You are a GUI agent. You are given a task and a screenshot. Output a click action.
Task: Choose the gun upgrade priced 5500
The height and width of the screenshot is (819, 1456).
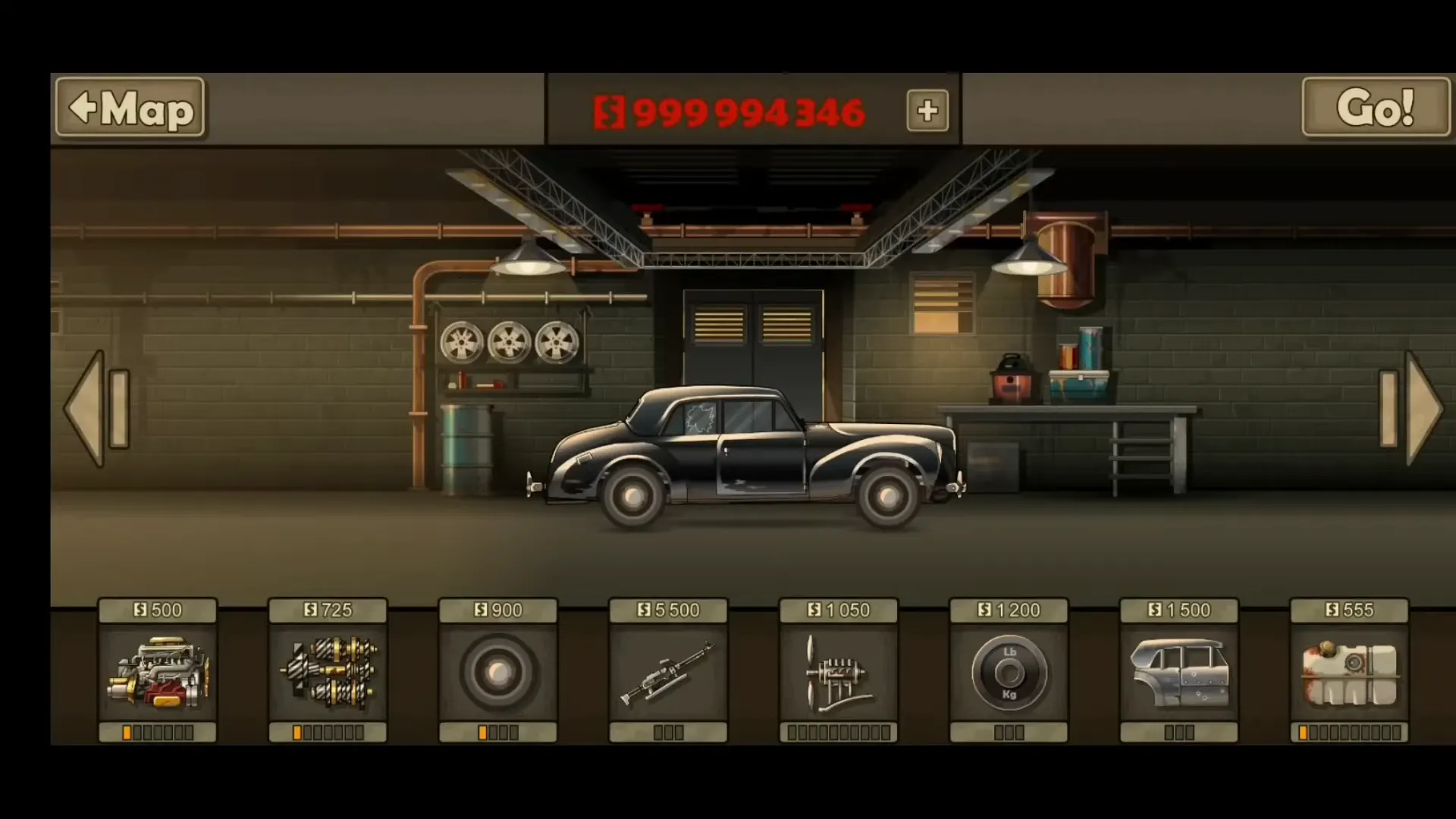coord(668,675)
